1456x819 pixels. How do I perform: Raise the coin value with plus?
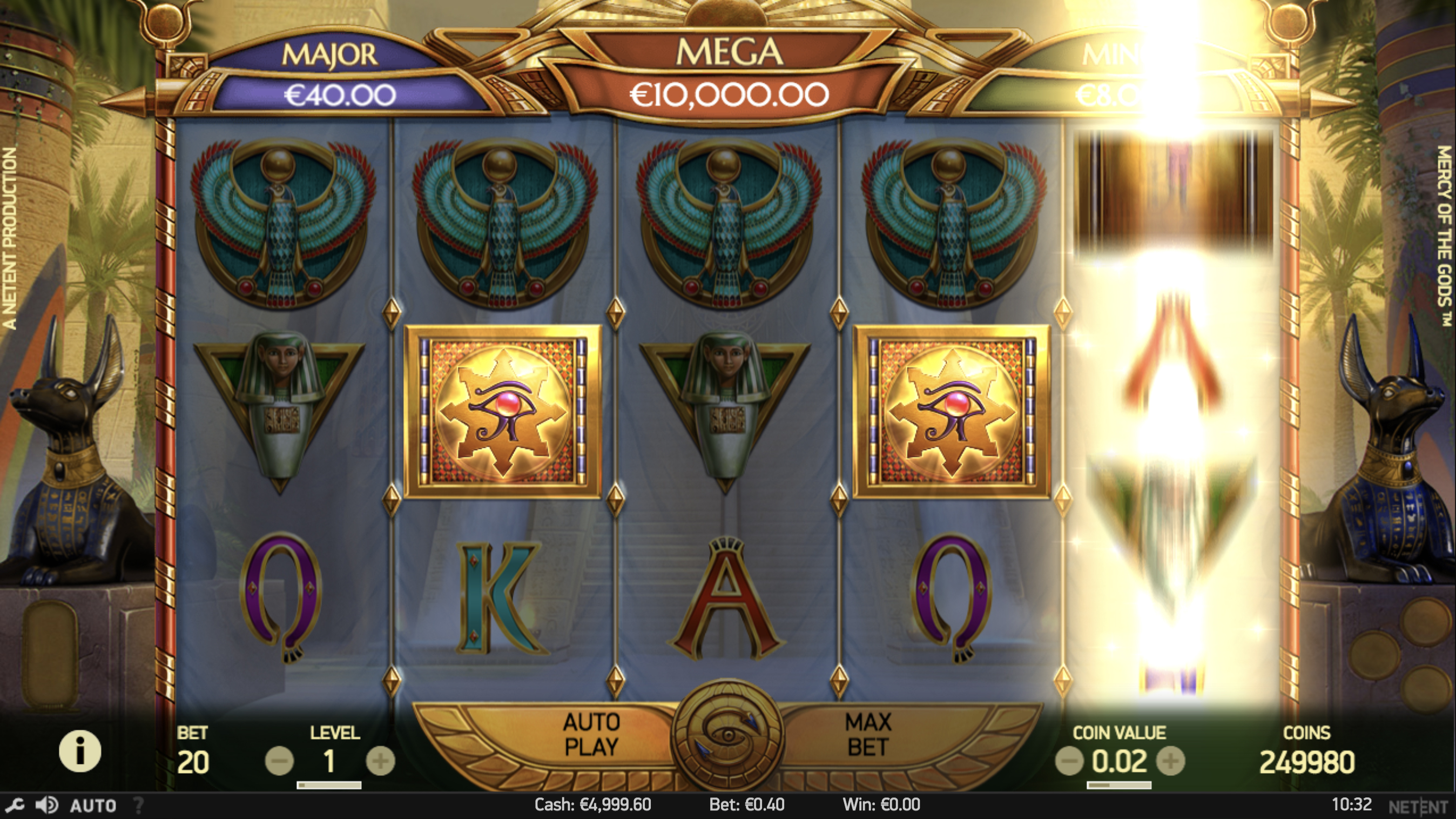pos(1170,761)
